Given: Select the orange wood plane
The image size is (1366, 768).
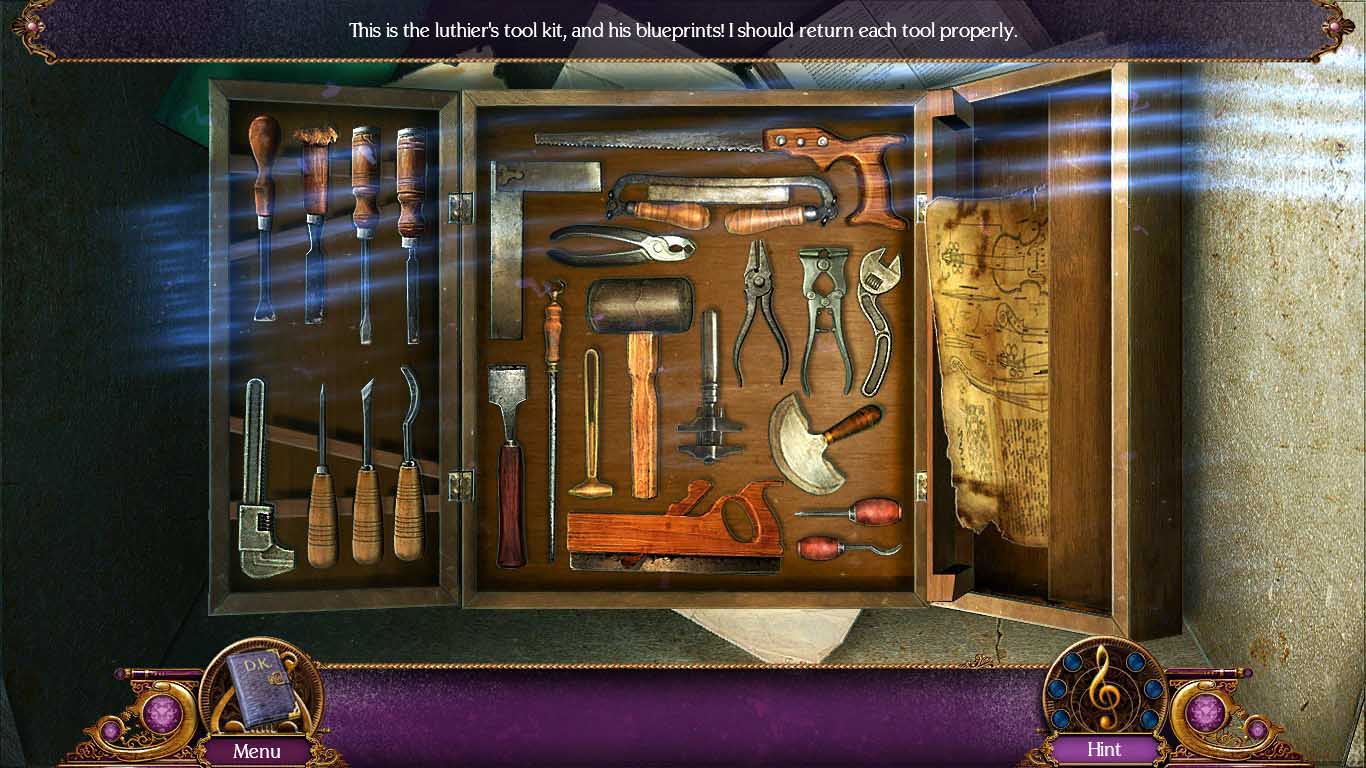Looking at the screenshot, I should click(668, 526).
